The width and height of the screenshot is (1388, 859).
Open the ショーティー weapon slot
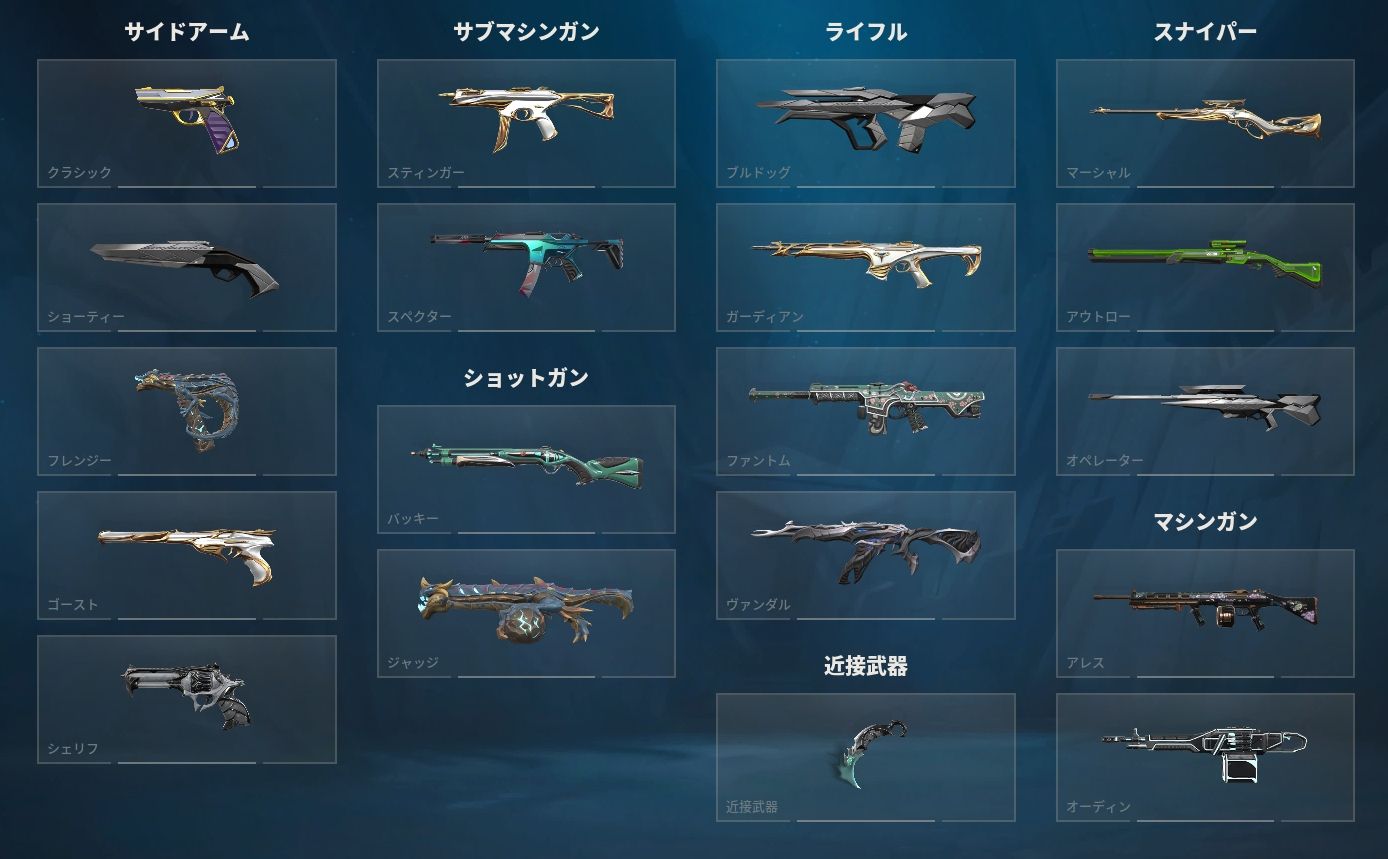coord(187,267)
